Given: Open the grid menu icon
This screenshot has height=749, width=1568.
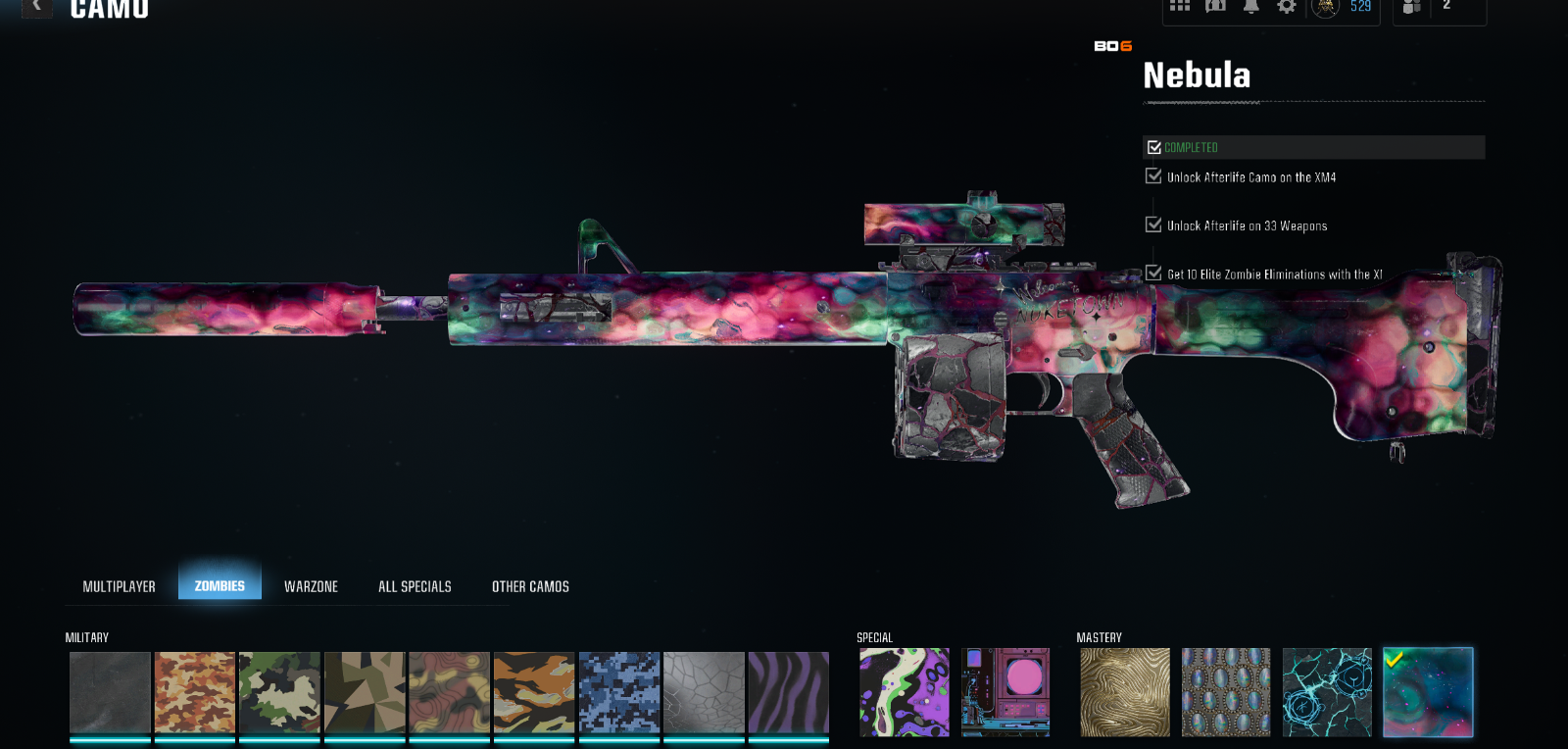Looking at the screenshot, I should click(1180, 6).
